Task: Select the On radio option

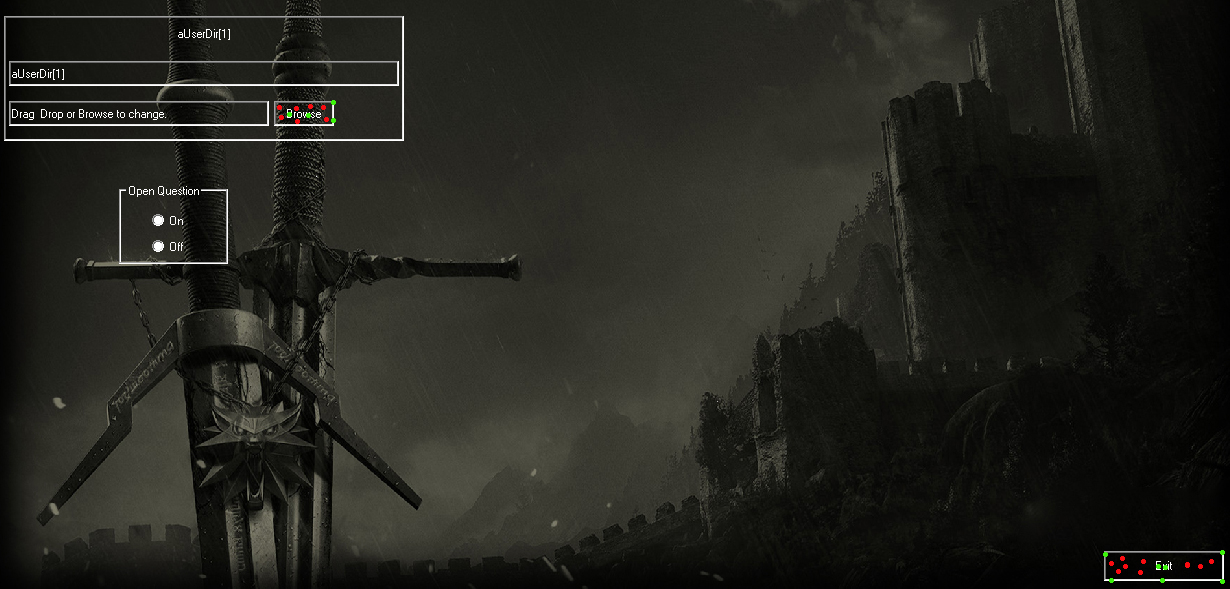Action: 158,220
